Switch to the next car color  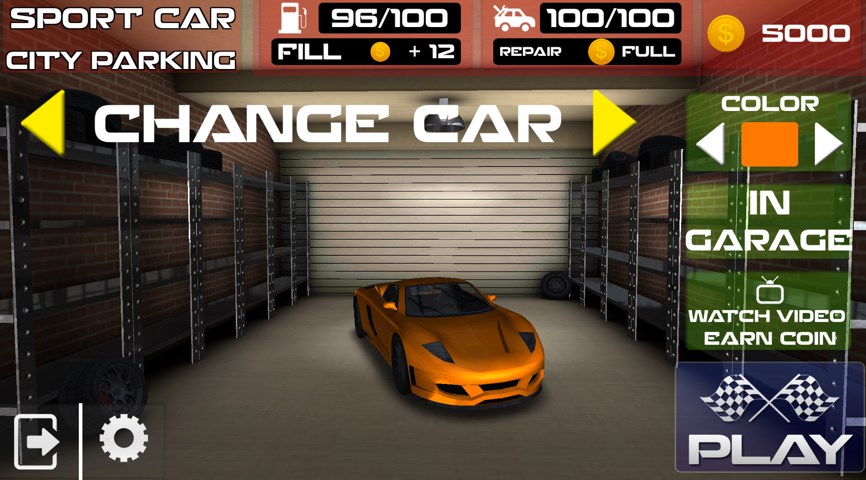click(828, 145)
